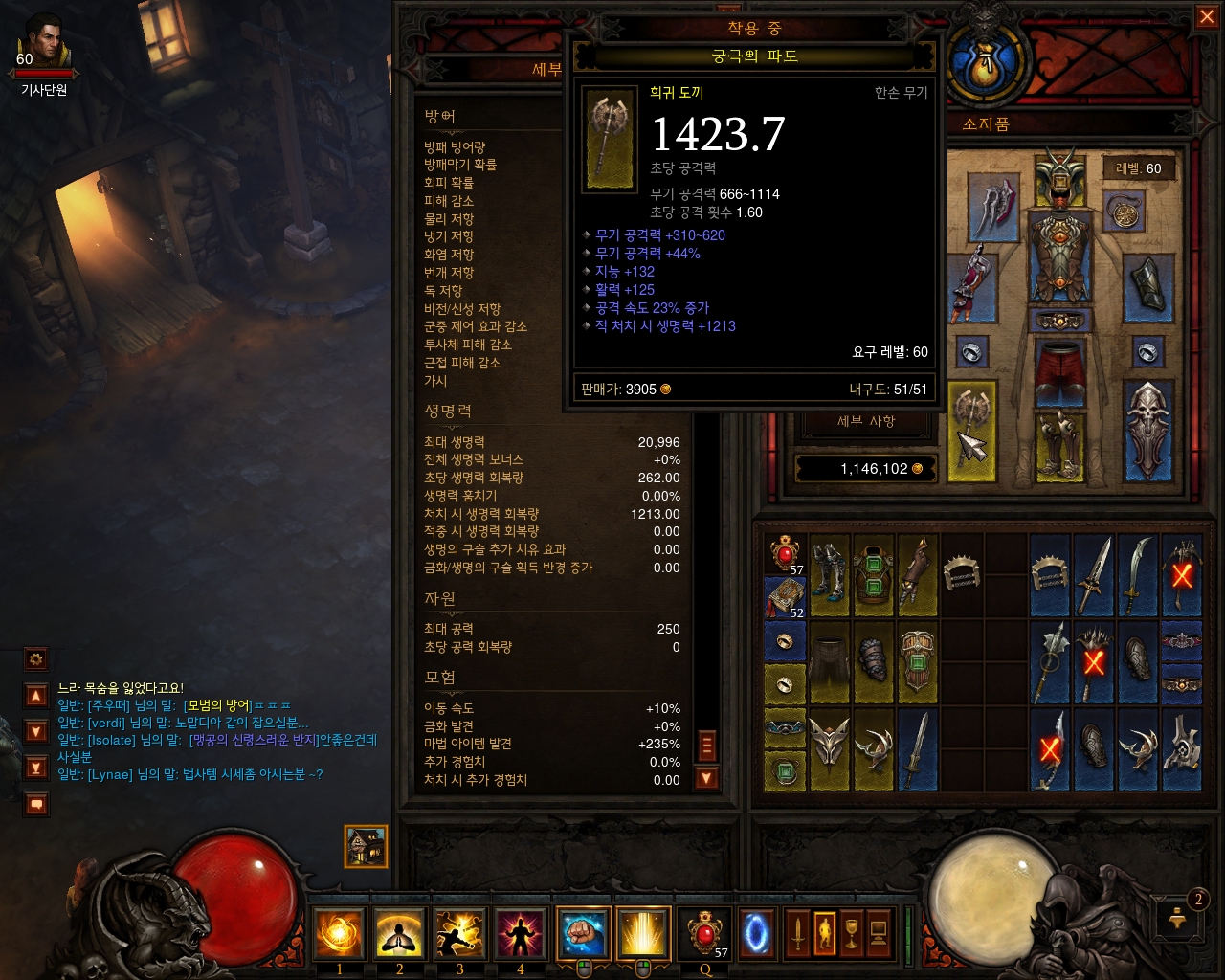Select the red health potion in inventory
The image size is (1225, 980).
click(x=785, y=553)
